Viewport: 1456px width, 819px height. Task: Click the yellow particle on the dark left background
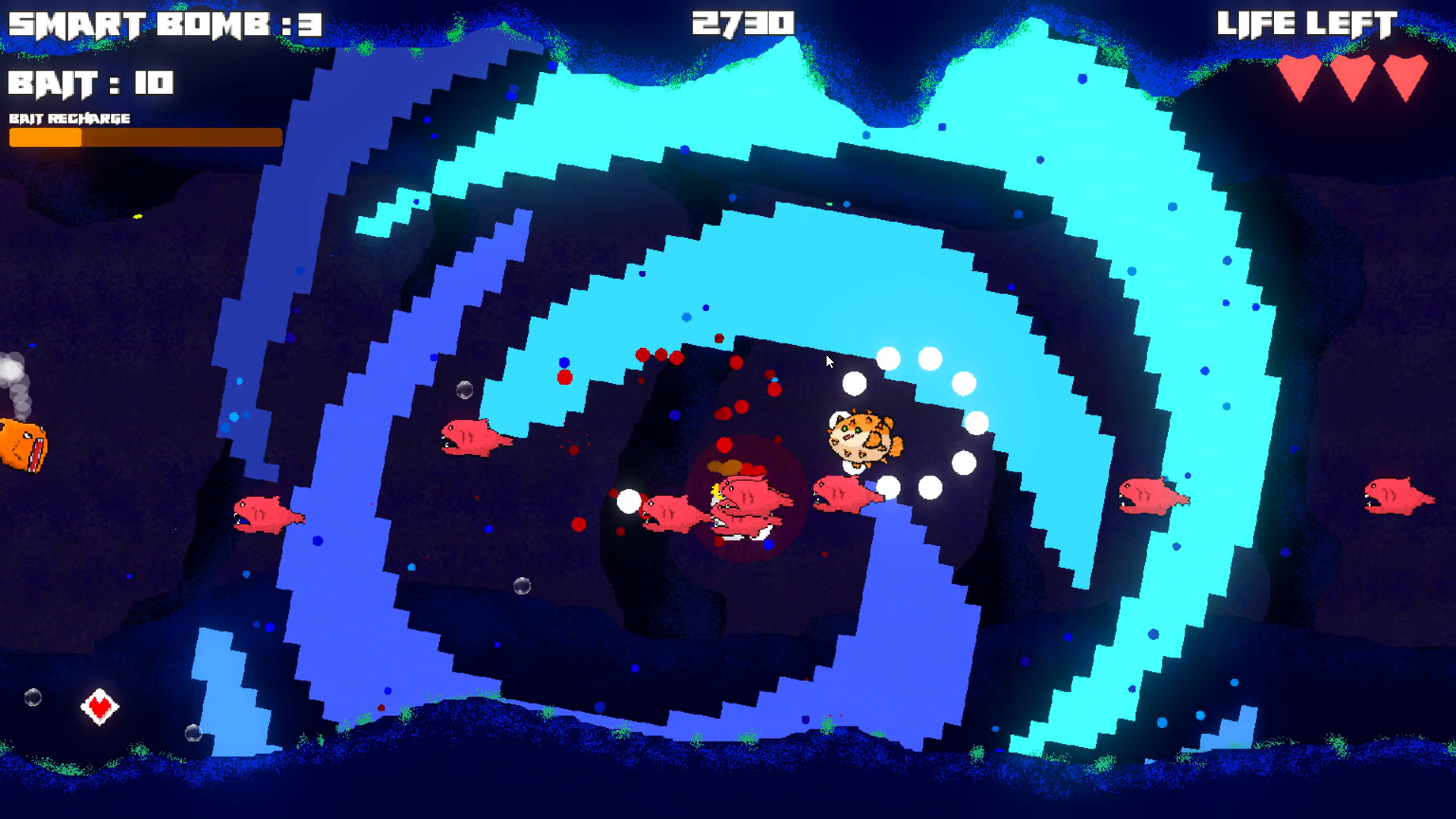coord(139,217)
